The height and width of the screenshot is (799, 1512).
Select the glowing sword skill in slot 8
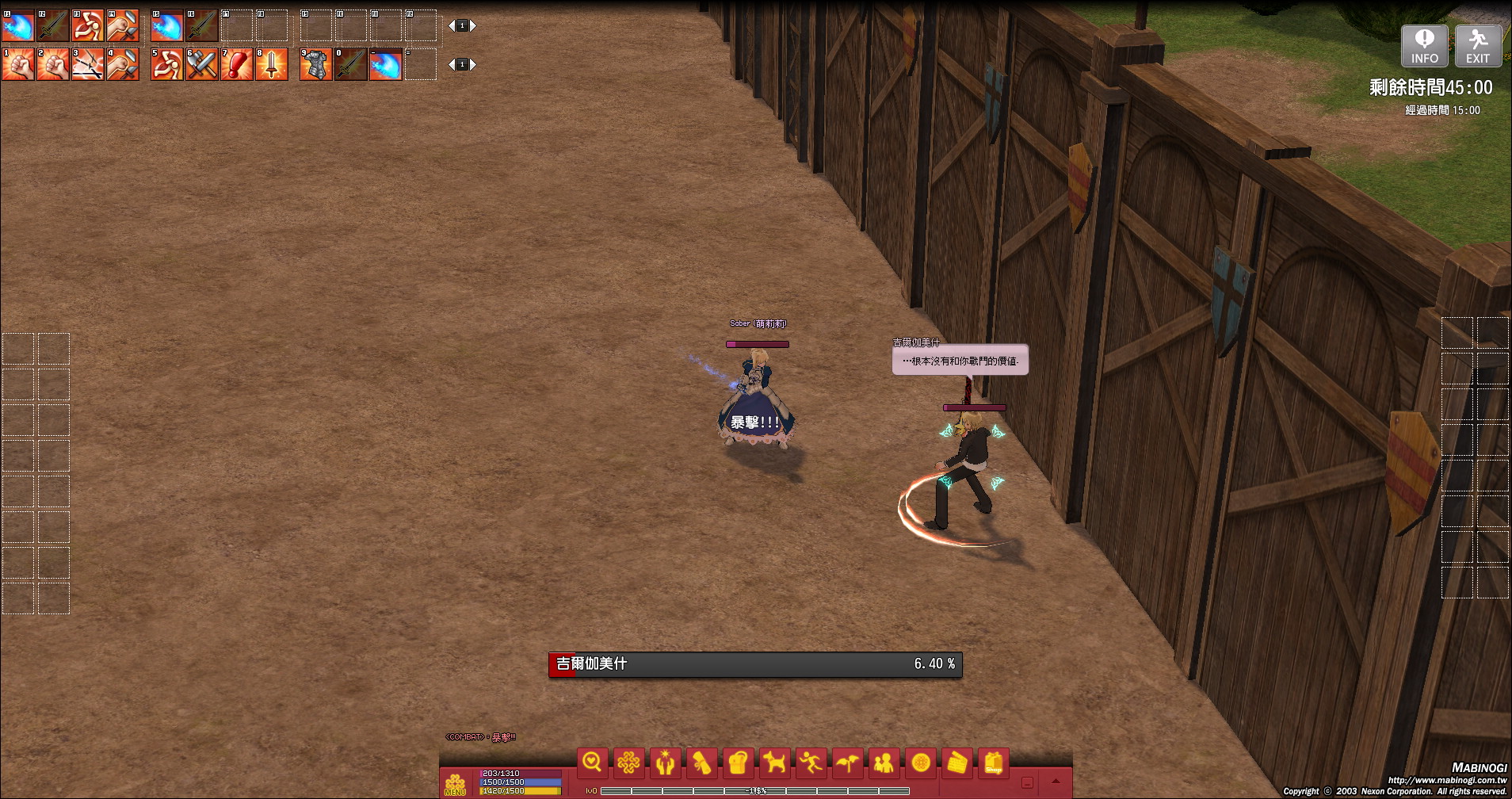pos(271,64)
